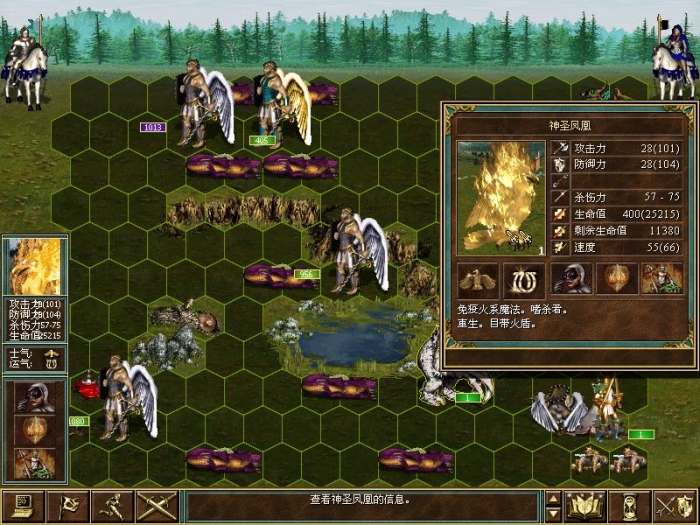Select the armored warrior effect icon in the info popup
Viewport: 700px width, 525px height.
tap(660, 278)
